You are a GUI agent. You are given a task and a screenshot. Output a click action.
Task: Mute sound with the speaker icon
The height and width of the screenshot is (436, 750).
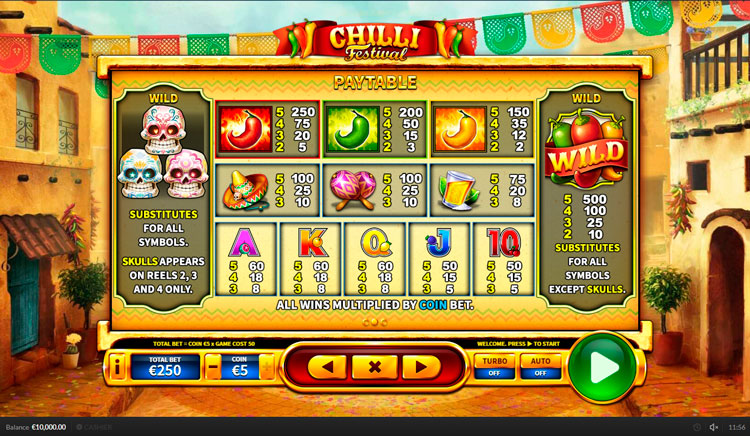(714, 427)
